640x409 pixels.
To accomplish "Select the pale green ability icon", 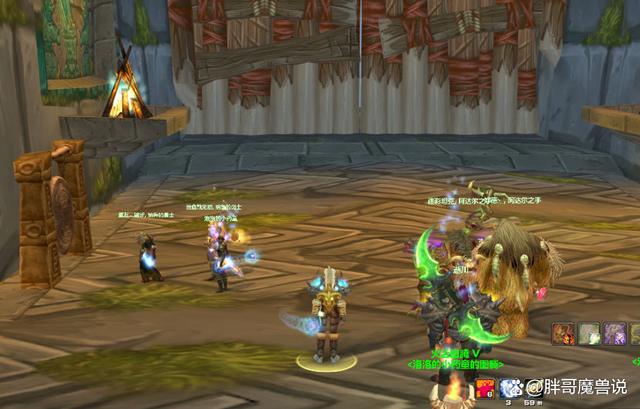I will click(x=590, y=333).
